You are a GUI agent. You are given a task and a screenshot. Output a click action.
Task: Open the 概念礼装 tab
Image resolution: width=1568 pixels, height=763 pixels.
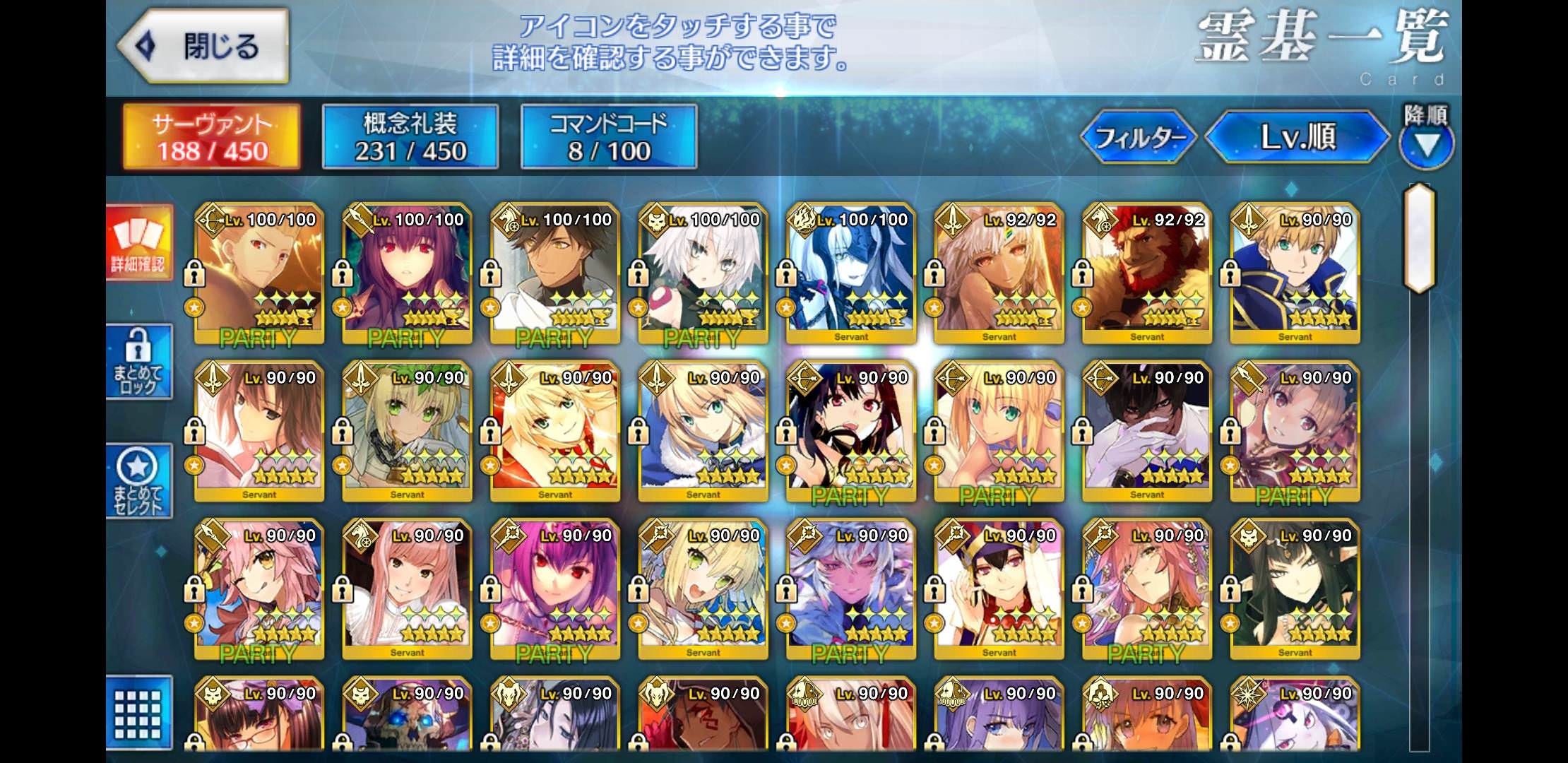(410, 137)
